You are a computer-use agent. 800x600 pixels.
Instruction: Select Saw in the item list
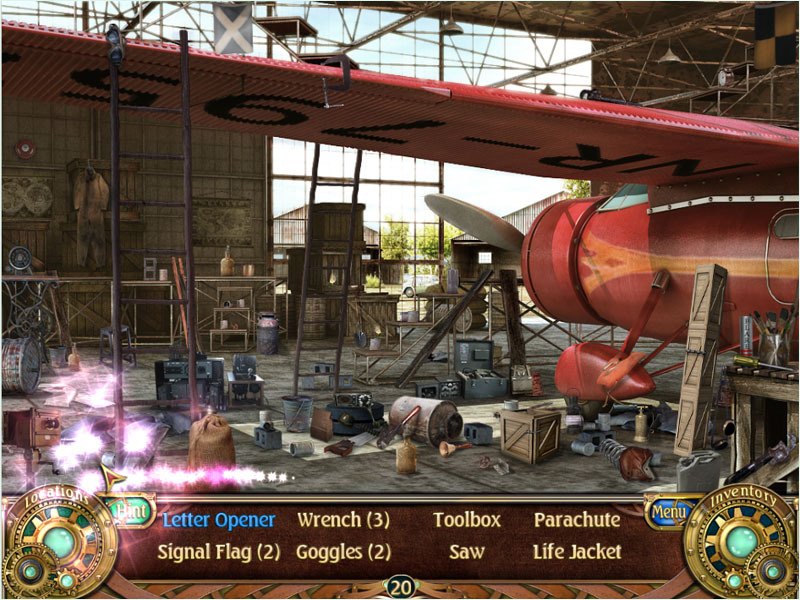(x=466, y=552)
